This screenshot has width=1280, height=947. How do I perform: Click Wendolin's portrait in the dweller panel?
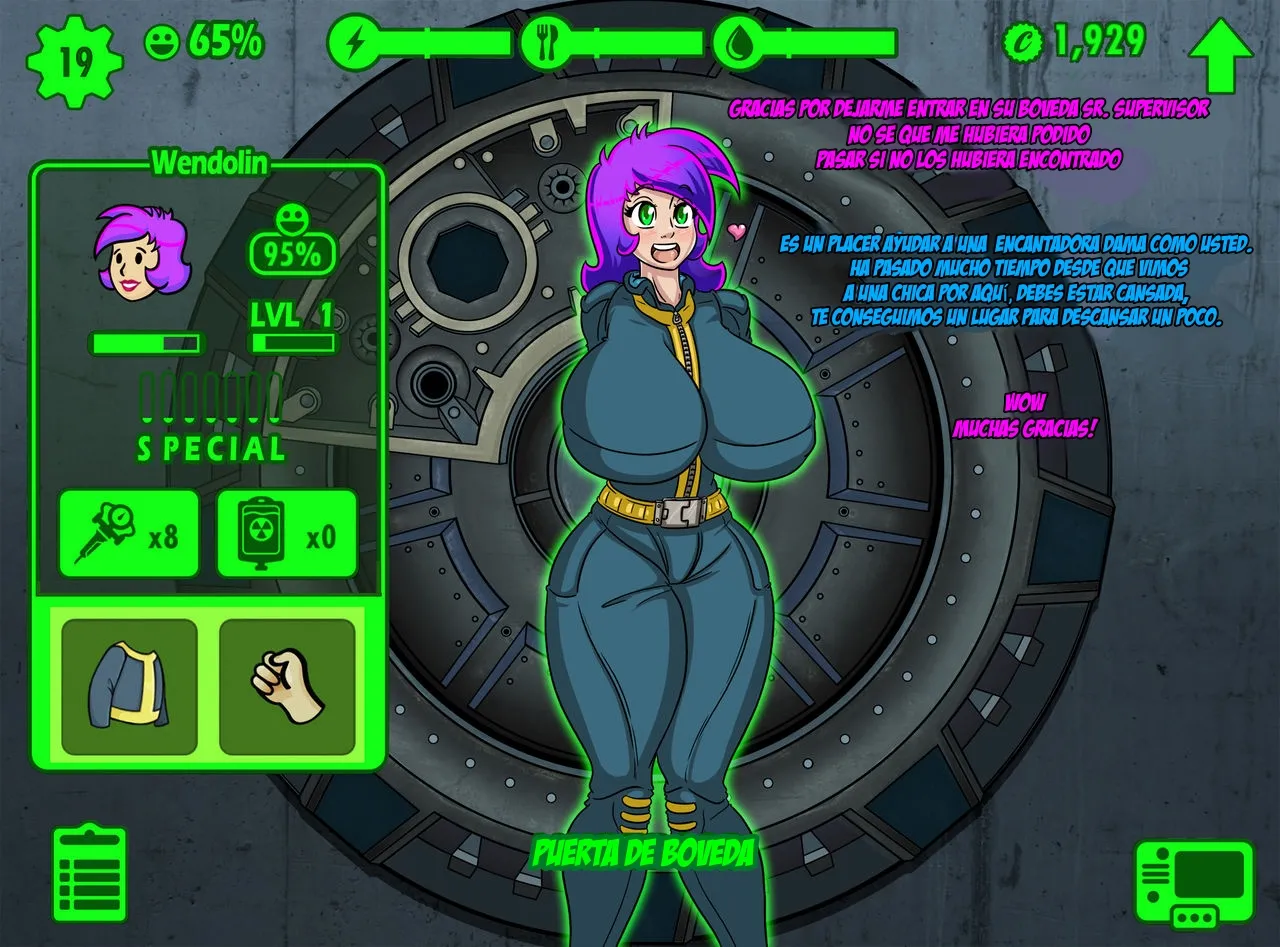click(x=141, y=253)
